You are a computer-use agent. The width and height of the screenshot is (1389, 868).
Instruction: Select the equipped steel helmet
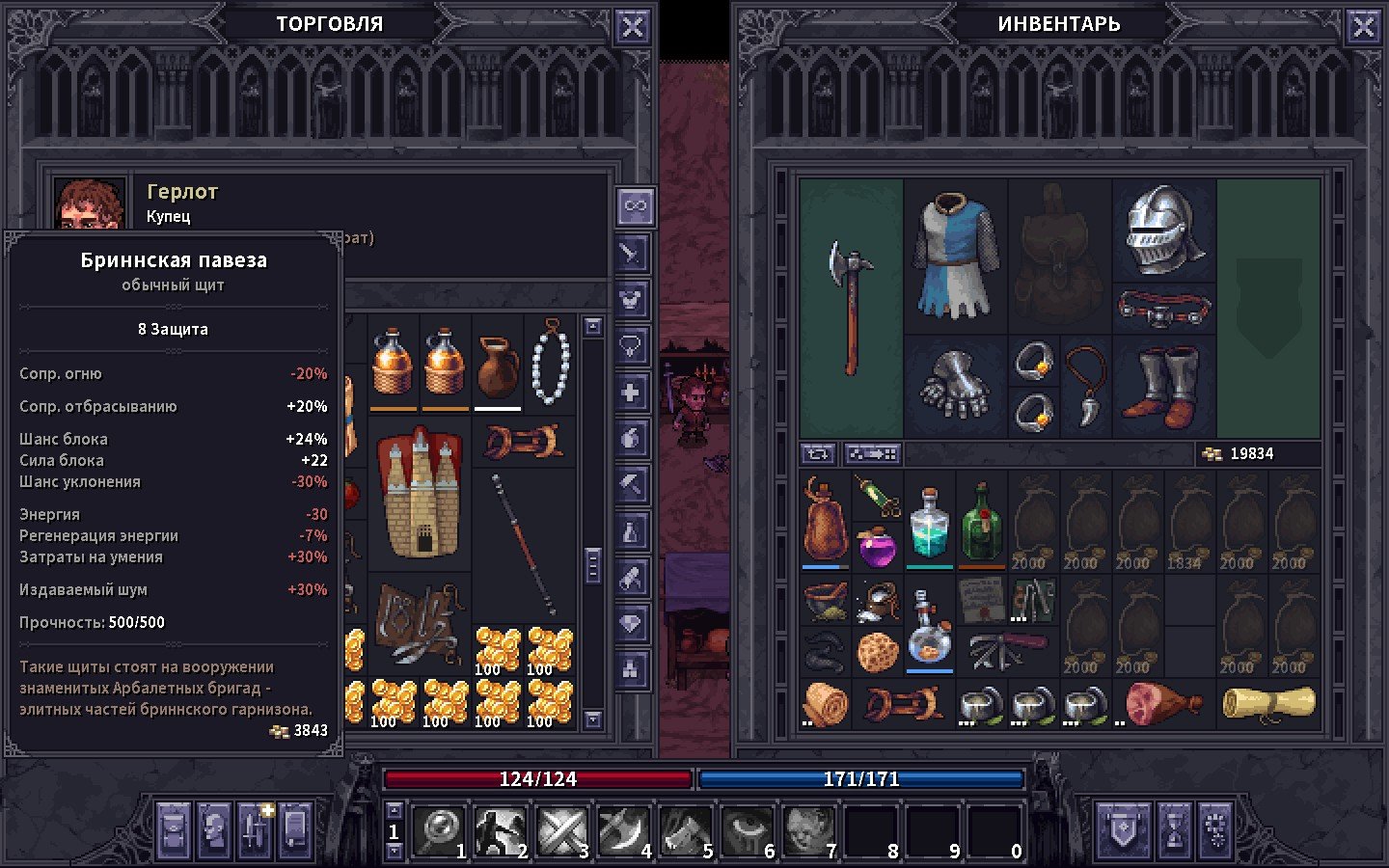tap(1164, 230)
